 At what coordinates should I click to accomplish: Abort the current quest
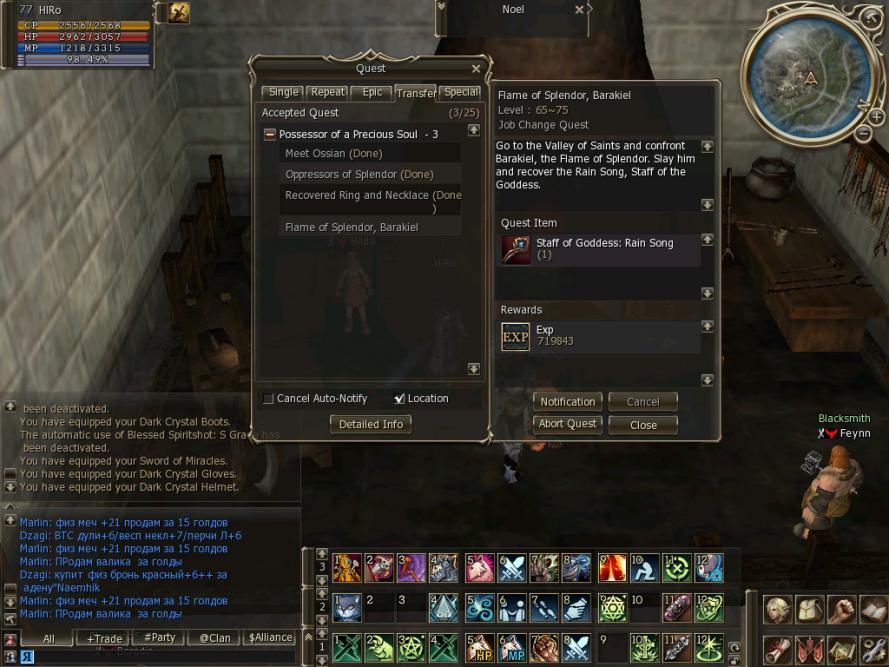click(x=567, y=424)
